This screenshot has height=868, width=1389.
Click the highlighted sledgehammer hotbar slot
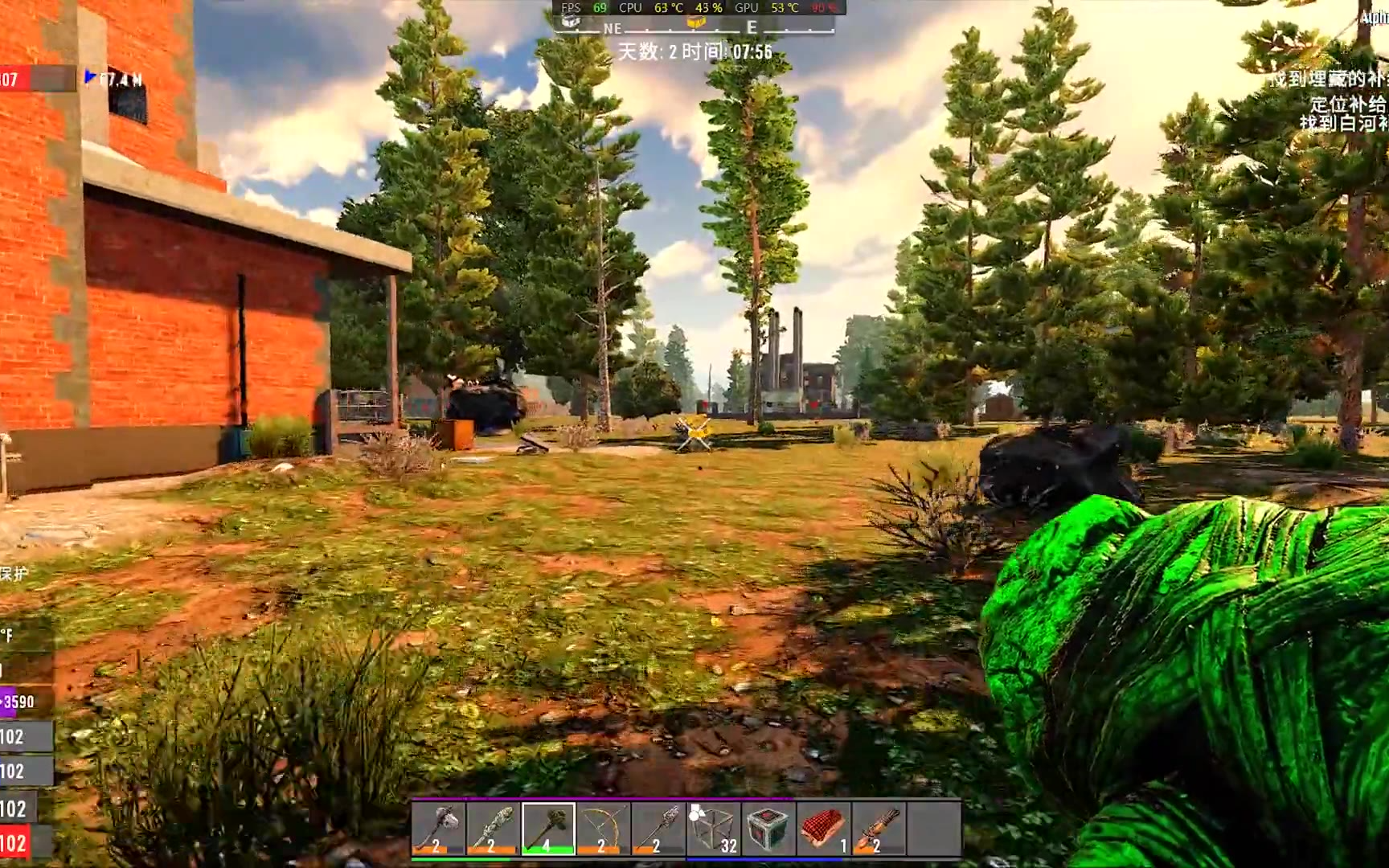[x=548, y=828]
